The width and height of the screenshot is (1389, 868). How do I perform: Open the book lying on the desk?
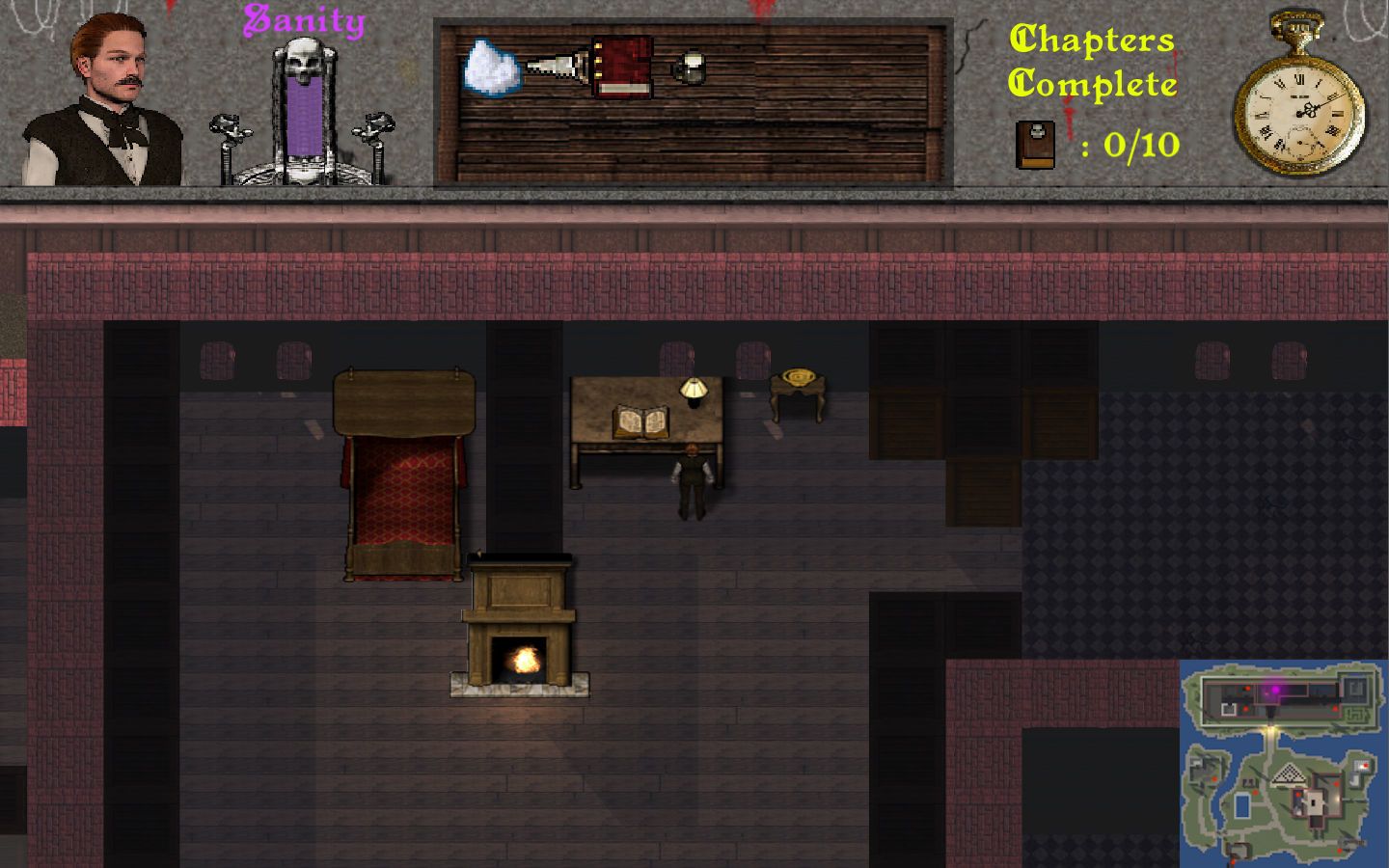[x=639, y=421]
